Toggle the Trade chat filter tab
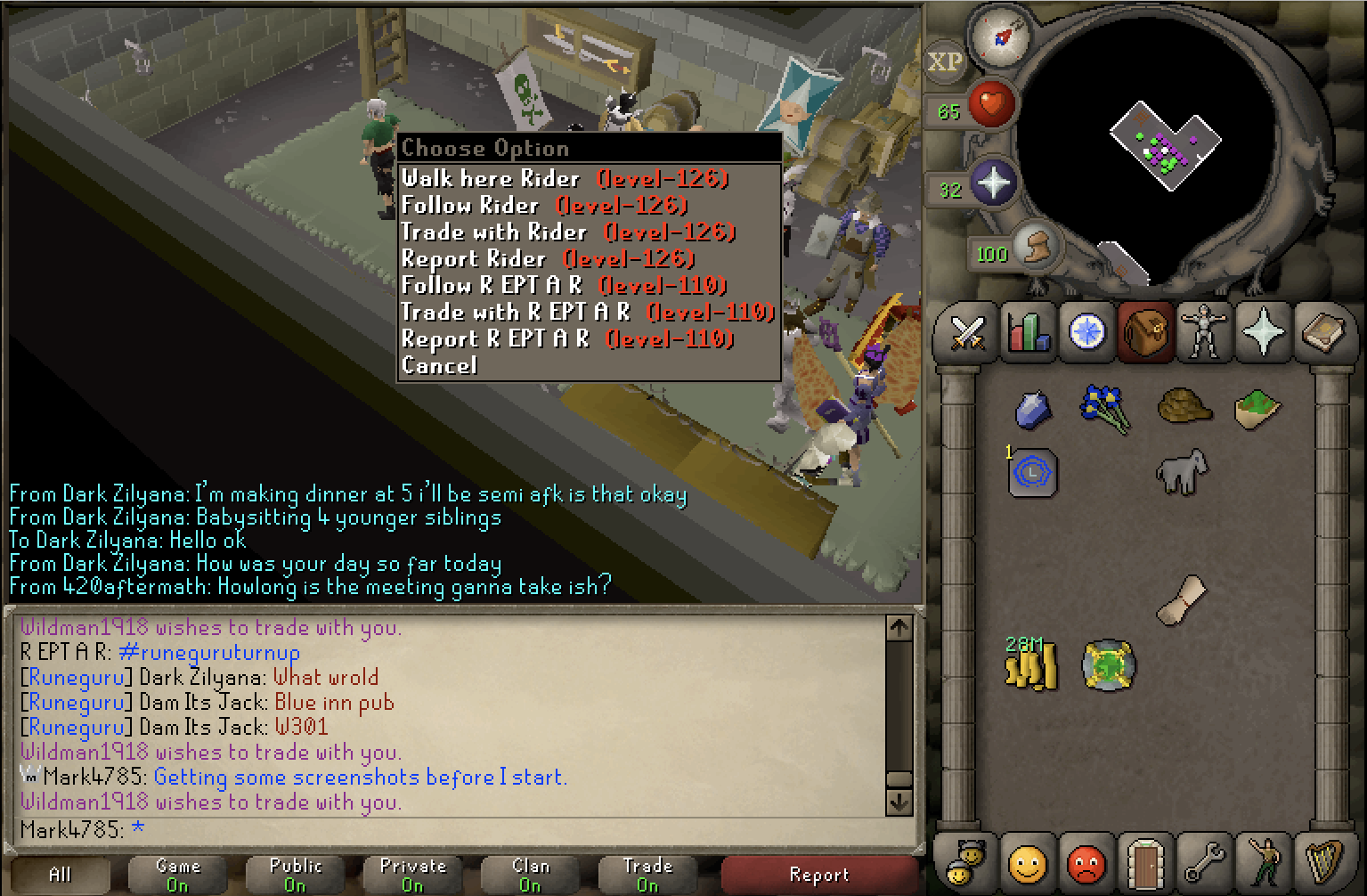 click(647, 875)
